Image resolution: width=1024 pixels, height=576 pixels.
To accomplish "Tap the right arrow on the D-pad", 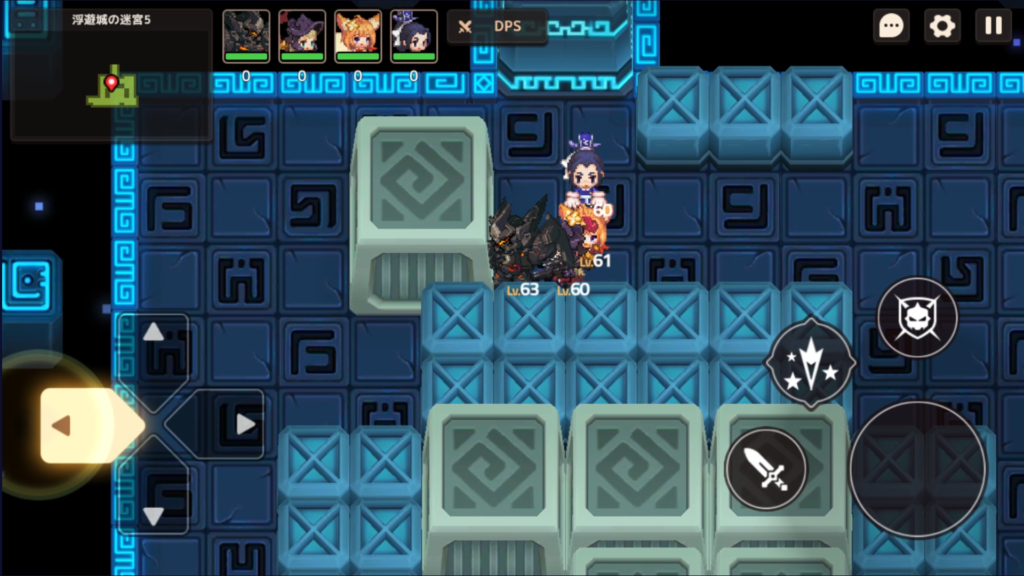I will click(245, 425).
